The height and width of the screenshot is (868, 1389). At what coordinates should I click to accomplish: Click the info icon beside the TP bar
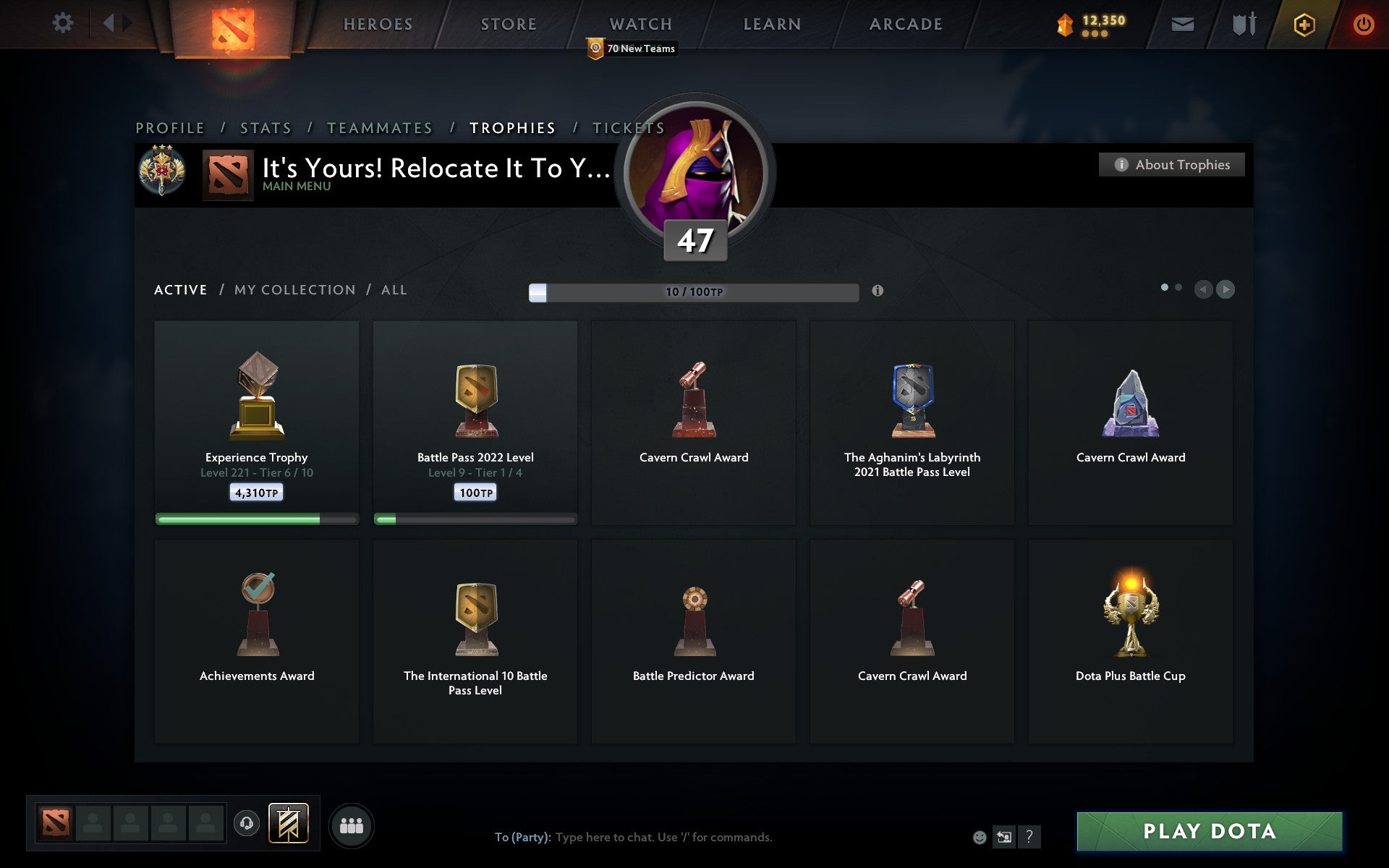[878, 292]
